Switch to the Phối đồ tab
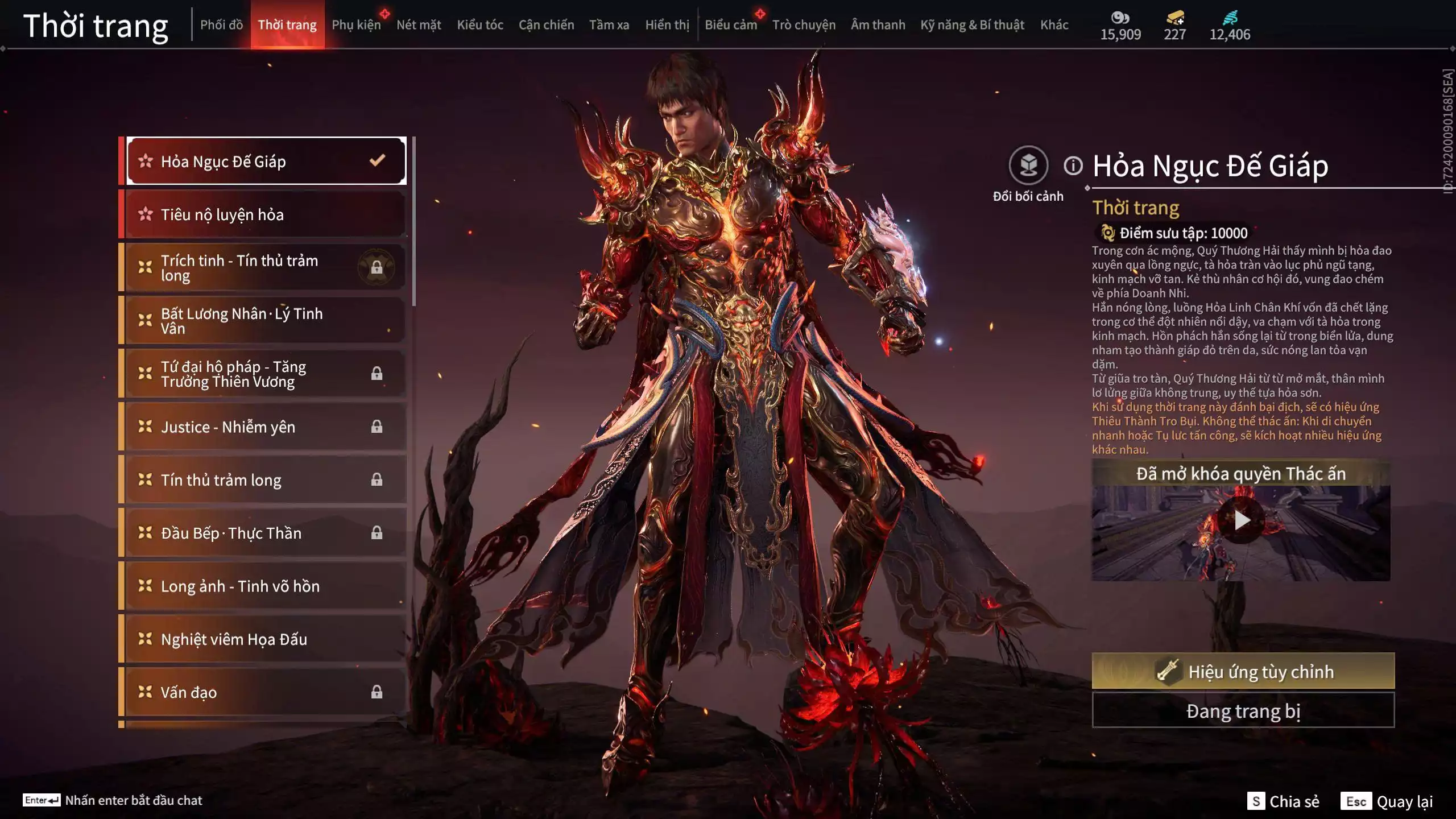 tap(221, 25)
